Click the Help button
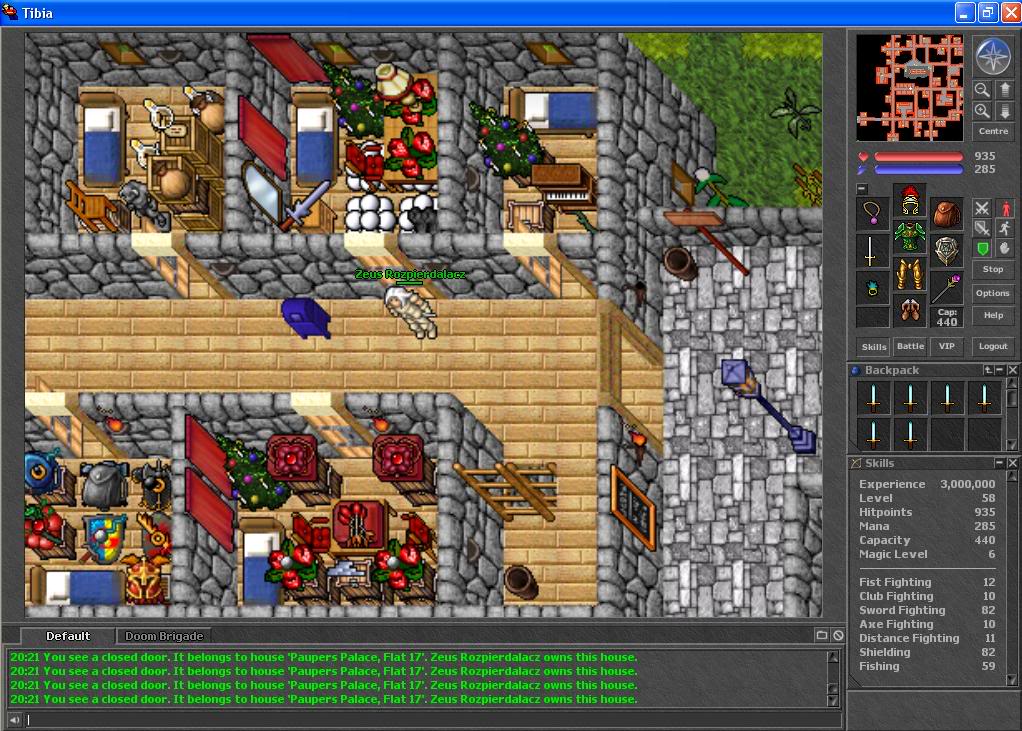1022x731 pixels. (x=992, y=315)
